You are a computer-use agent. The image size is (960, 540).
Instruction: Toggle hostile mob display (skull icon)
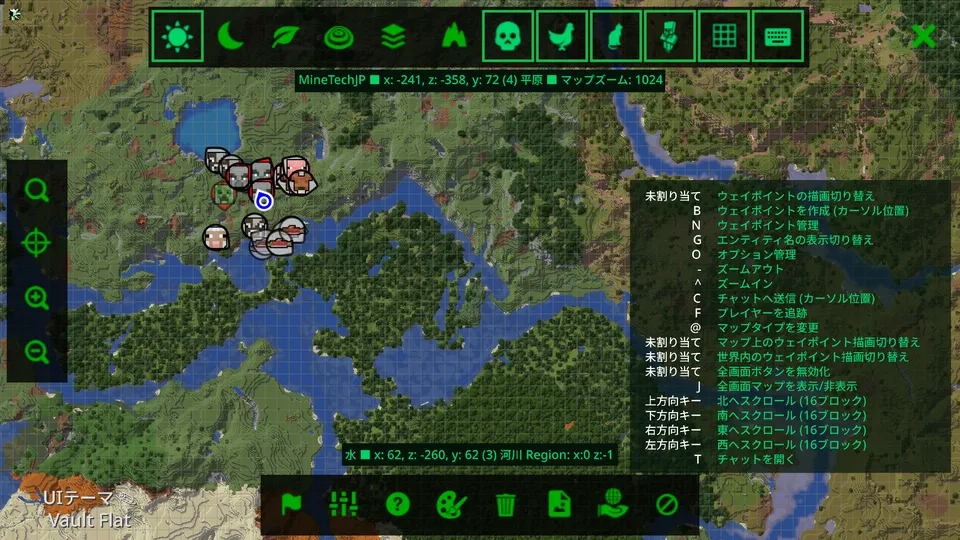tap(507, 37)
